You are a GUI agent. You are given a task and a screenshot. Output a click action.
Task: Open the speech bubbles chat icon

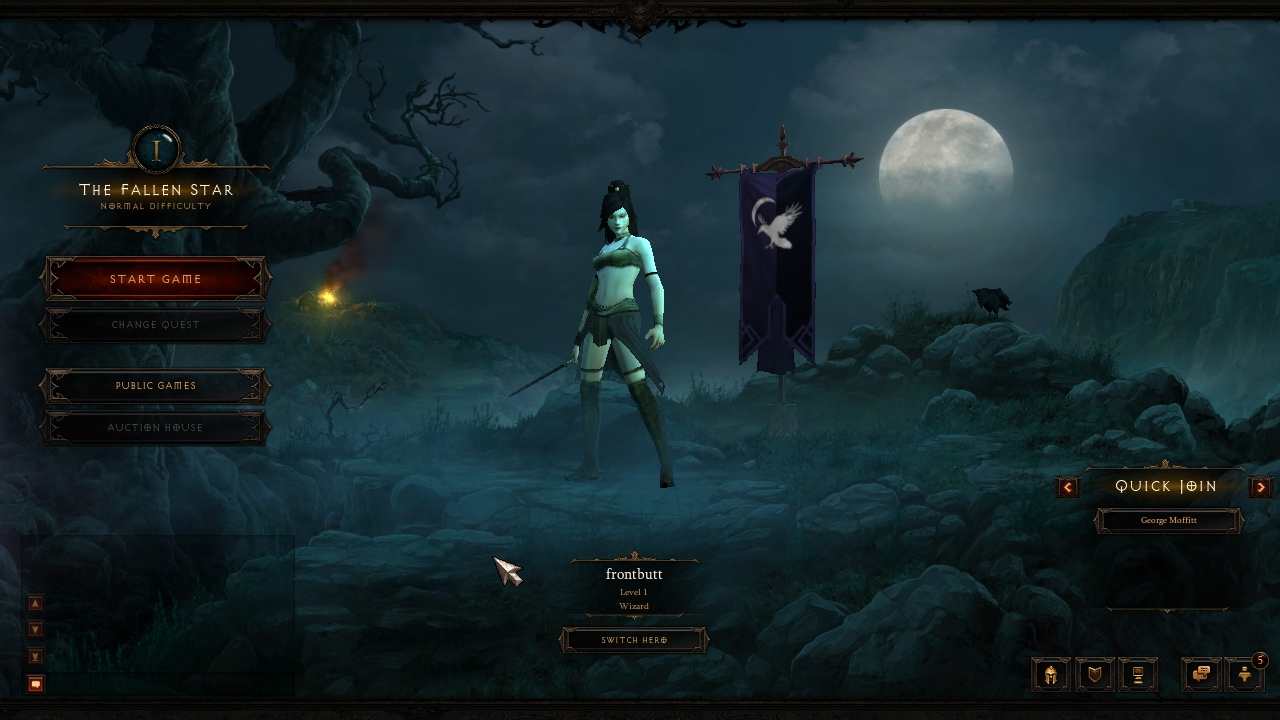(x=1201, y=675)
